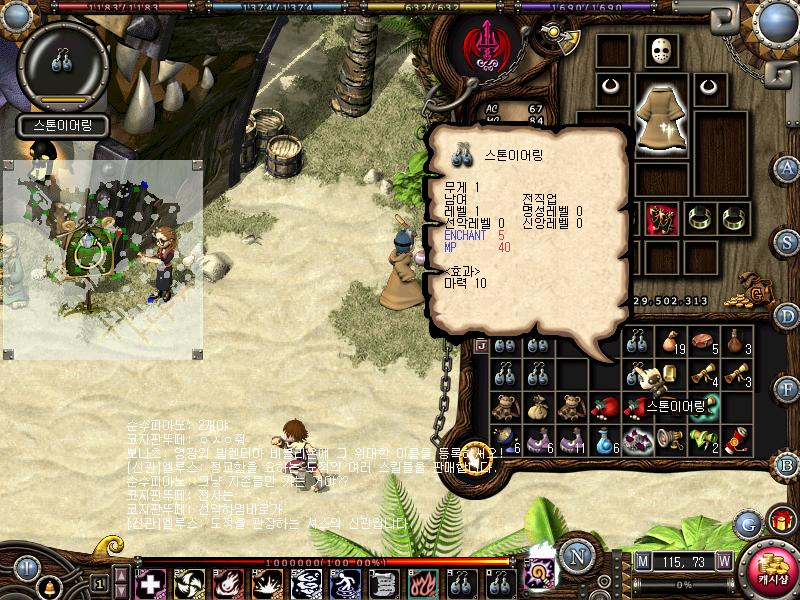The image size is (800, 600).
Task: Click the M button beside the coordinates
Action: (x=642, y=560)
